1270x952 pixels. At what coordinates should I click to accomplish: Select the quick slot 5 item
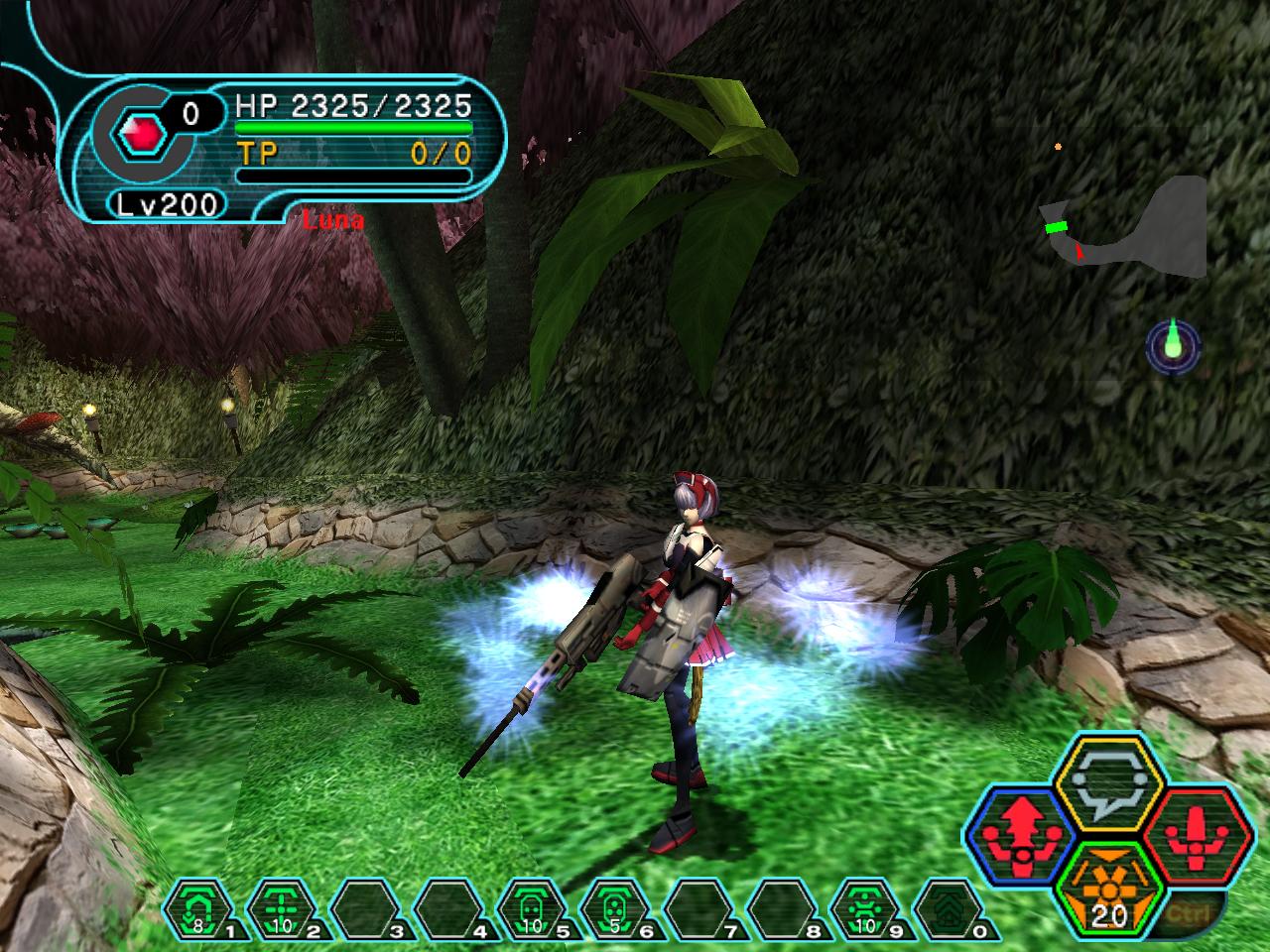click(x=533, y=908)
